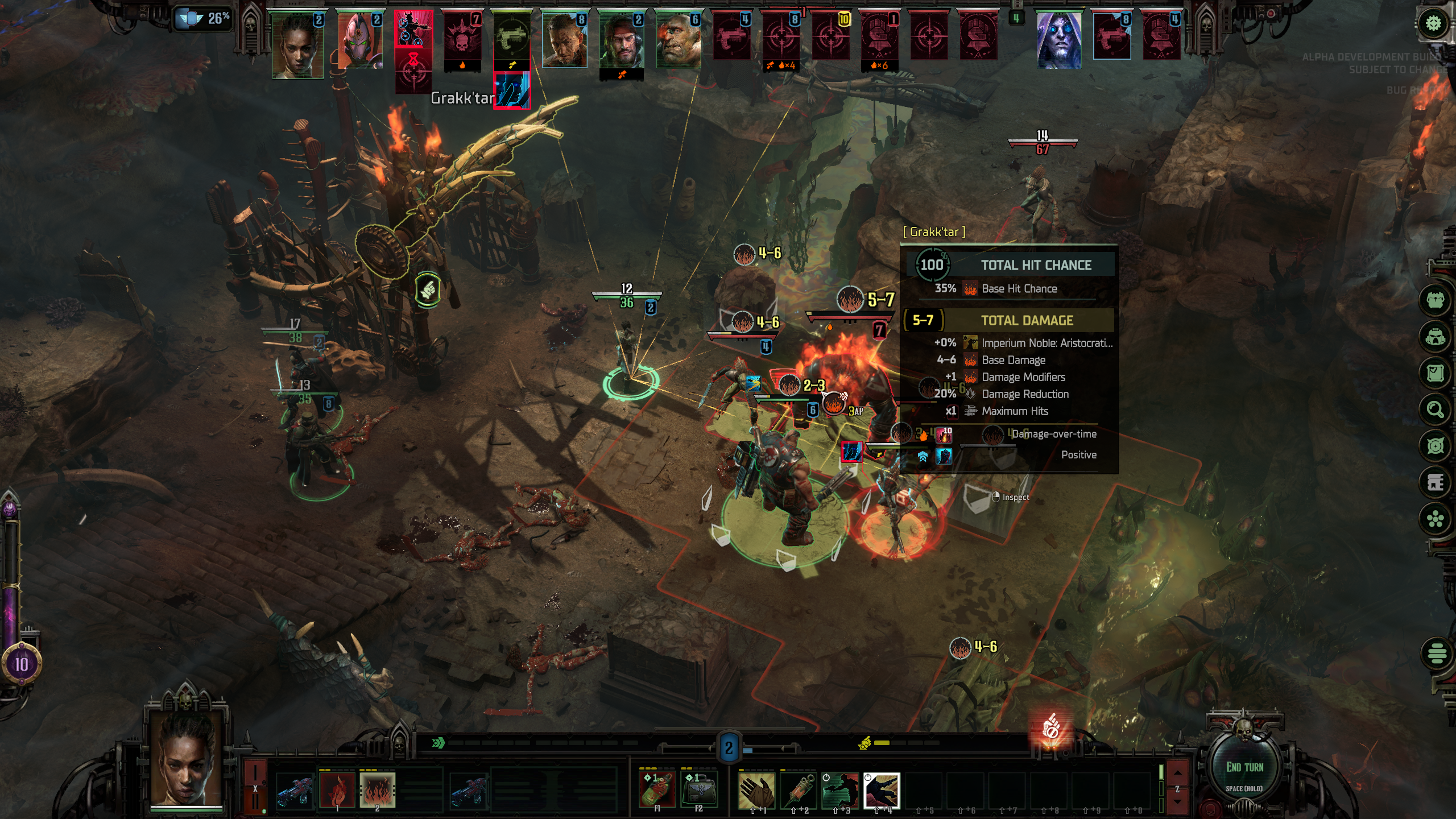Switch weapon set with the red toggle
This screenshot has width=1456, height=819.
(255, 788)
